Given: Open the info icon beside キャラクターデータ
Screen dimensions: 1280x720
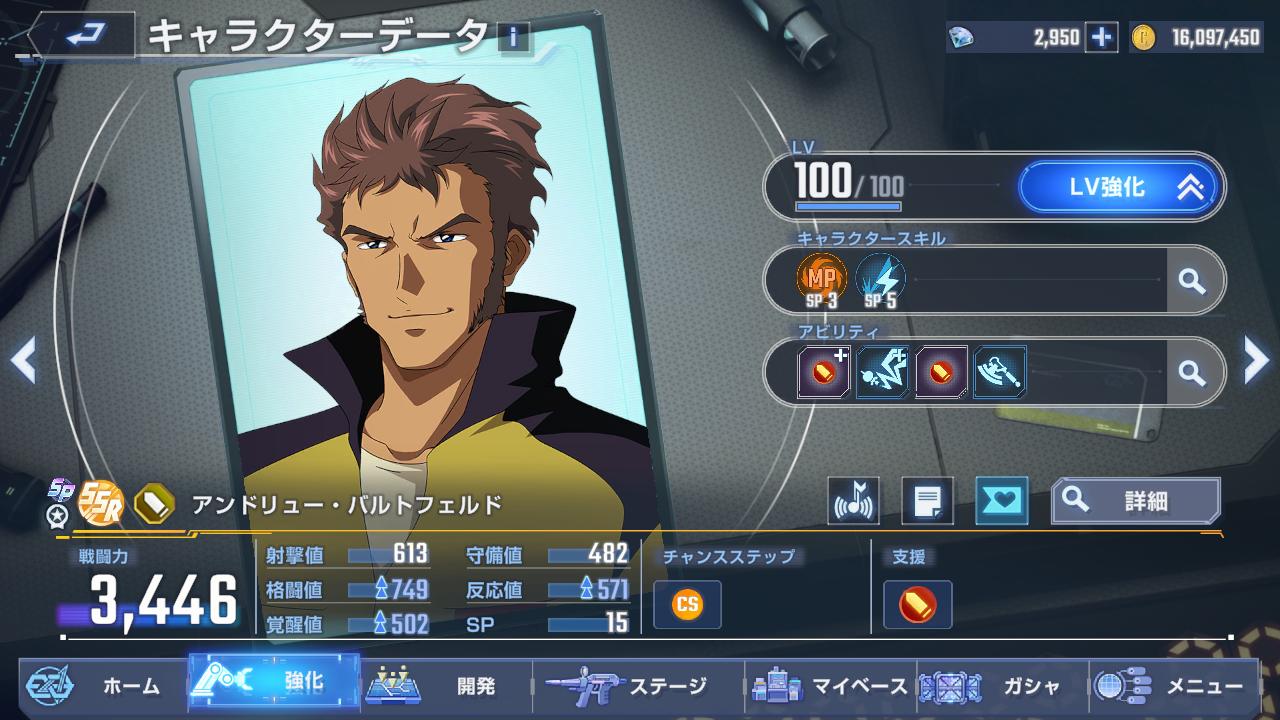Looking at the screenshot, I should 513,37.
